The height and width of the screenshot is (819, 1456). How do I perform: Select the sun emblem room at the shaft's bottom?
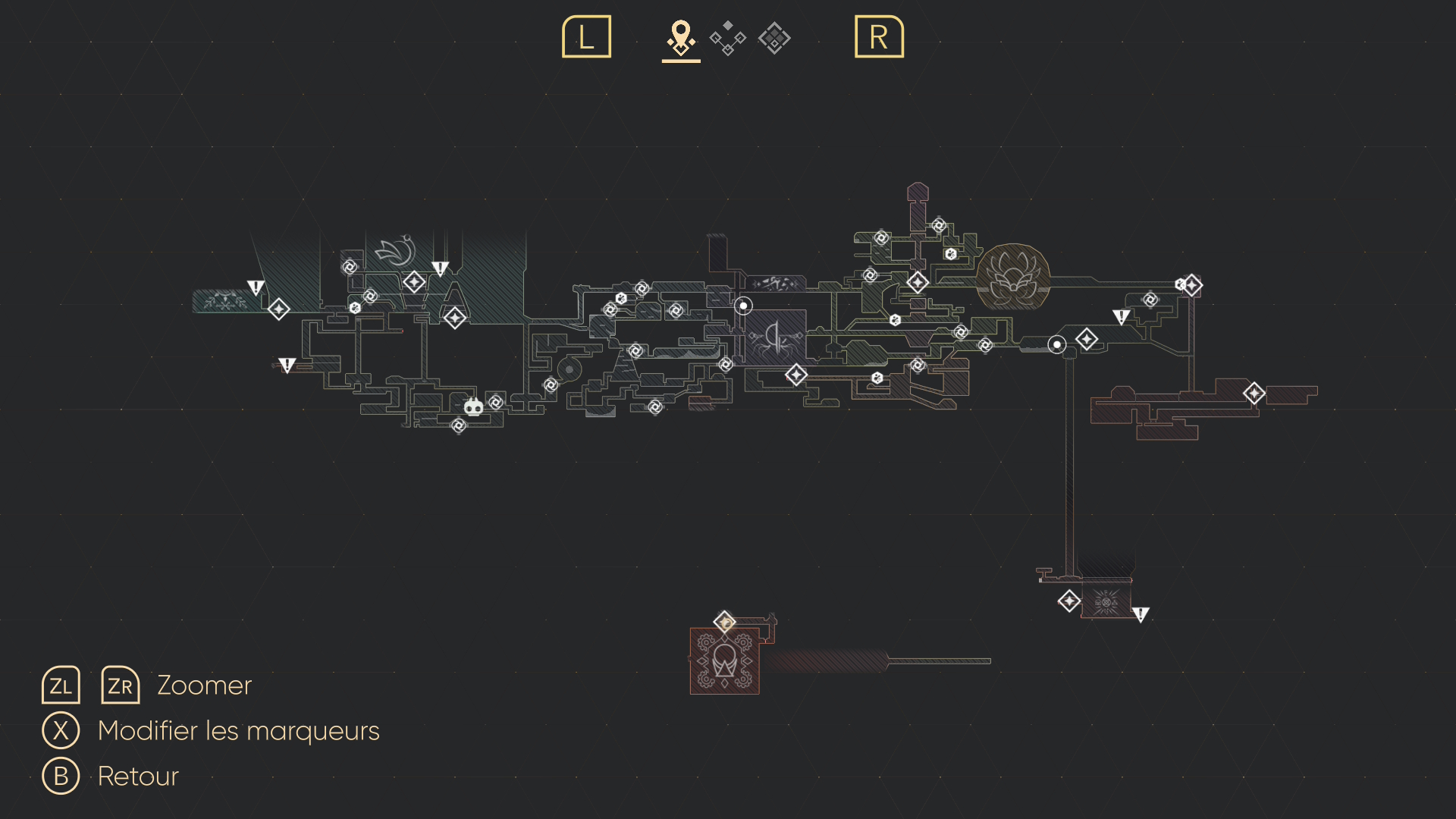[1106, 603]
